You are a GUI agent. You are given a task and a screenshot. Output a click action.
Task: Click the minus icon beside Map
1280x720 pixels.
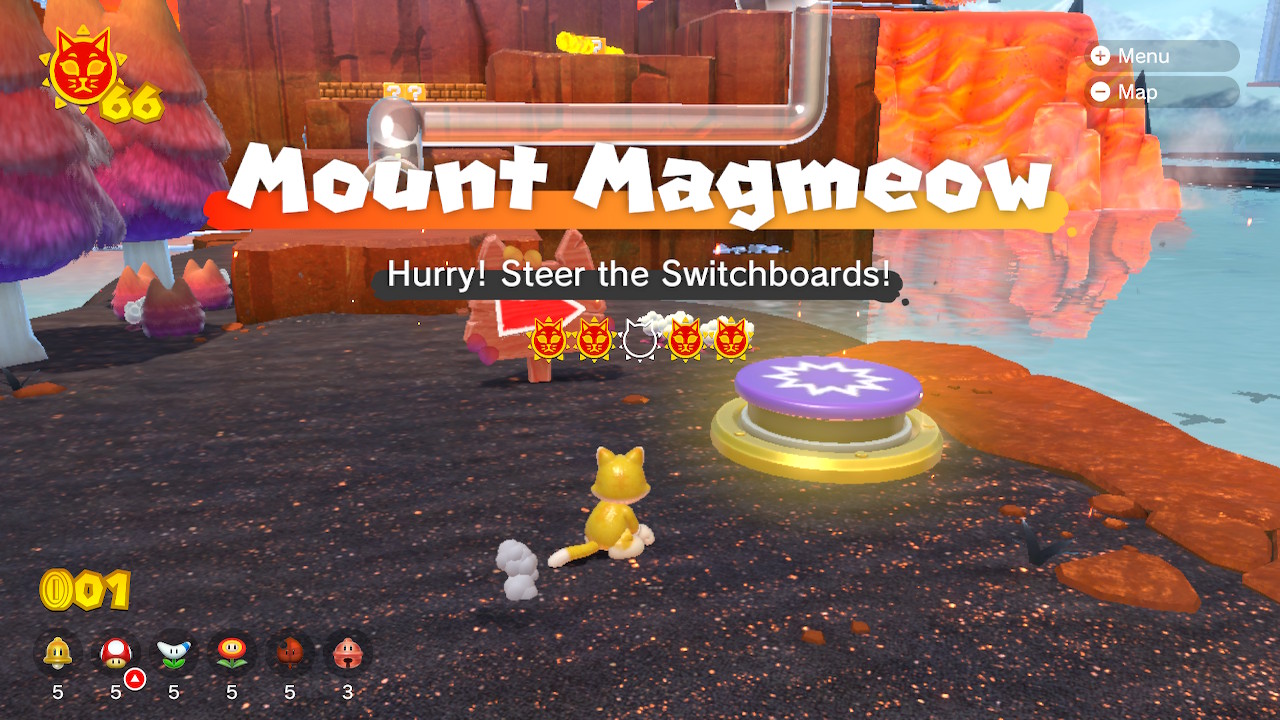1100,92
